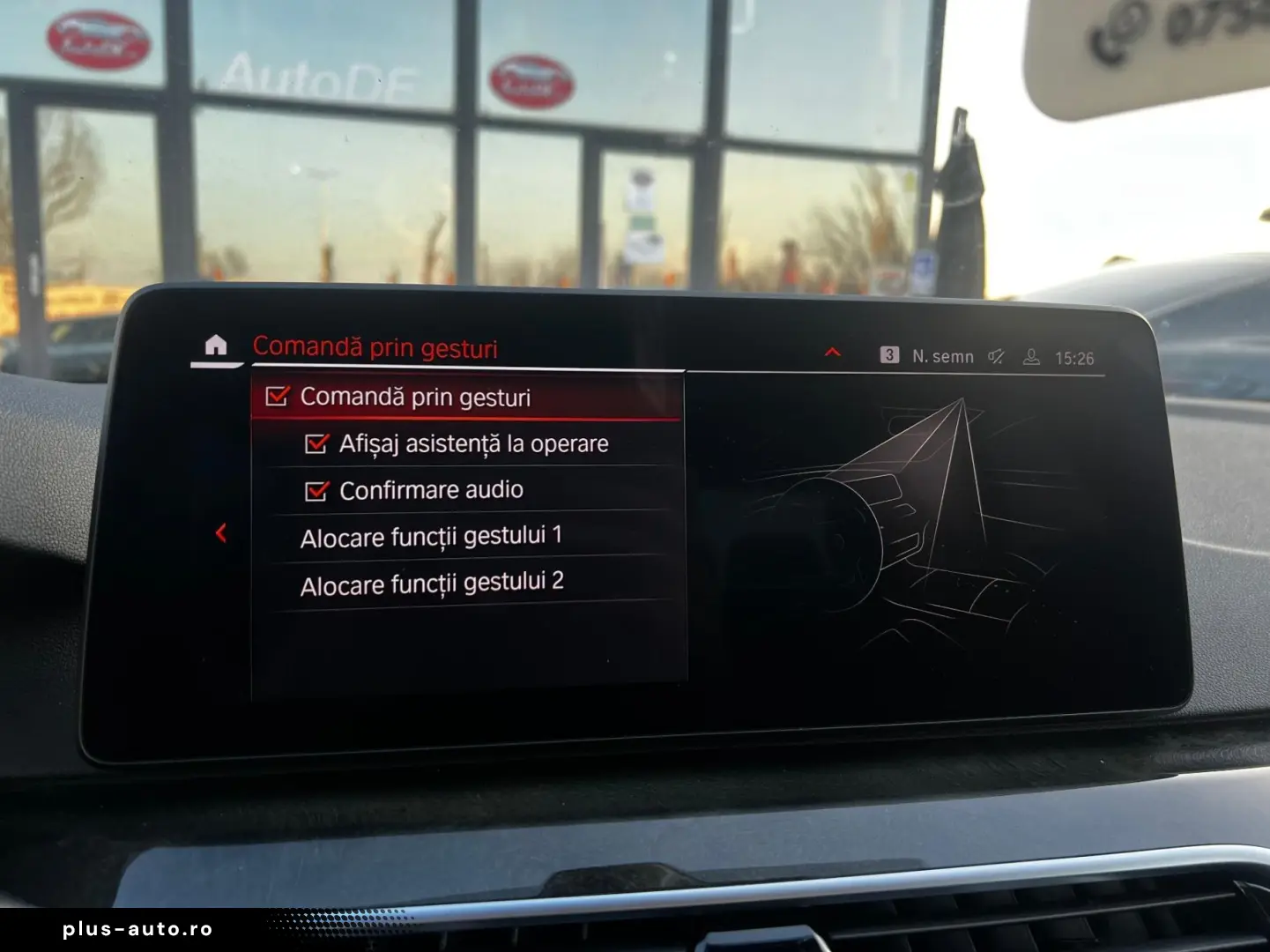The width and height of the screenshot is (1270, 952).
Task: Choose the highlighted Comandă prin gesturi row
Action: click(414, 398)
